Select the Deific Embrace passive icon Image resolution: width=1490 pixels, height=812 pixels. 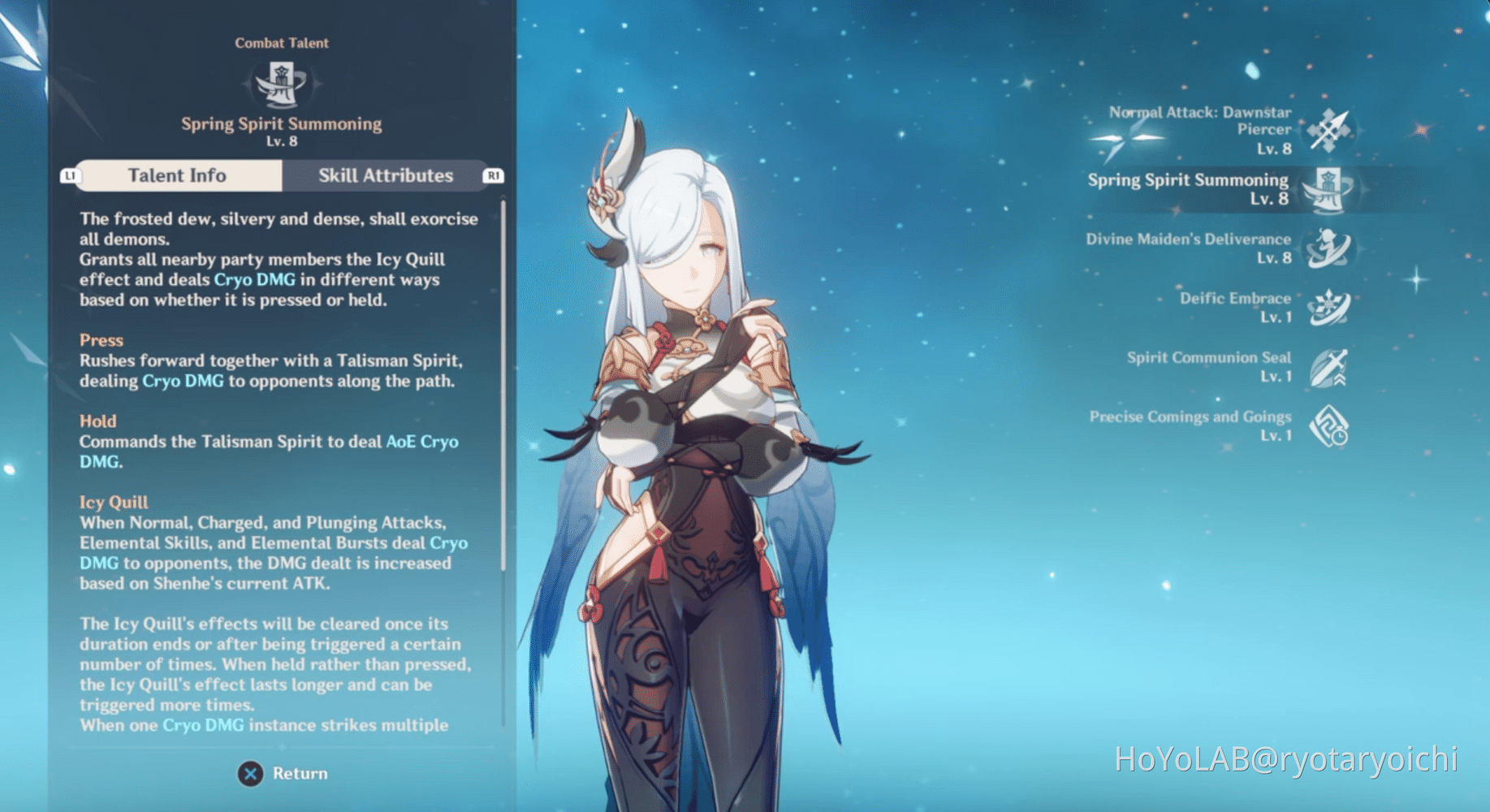[x=1328, y=308]
